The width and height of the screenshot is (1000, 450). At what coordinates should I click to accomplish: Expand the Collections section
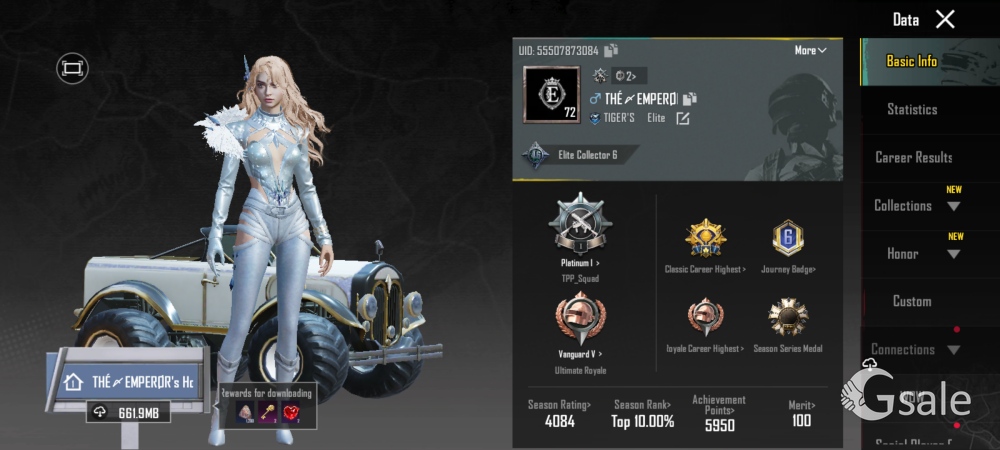916,205
